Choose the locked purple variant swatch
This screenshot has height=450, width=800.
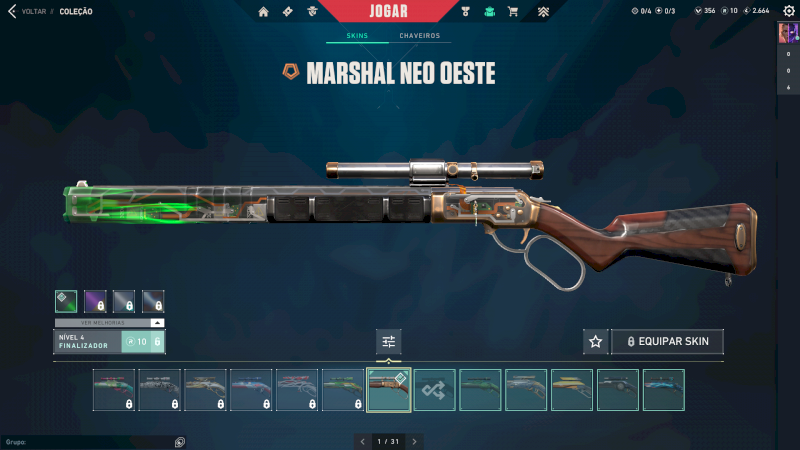95,301
